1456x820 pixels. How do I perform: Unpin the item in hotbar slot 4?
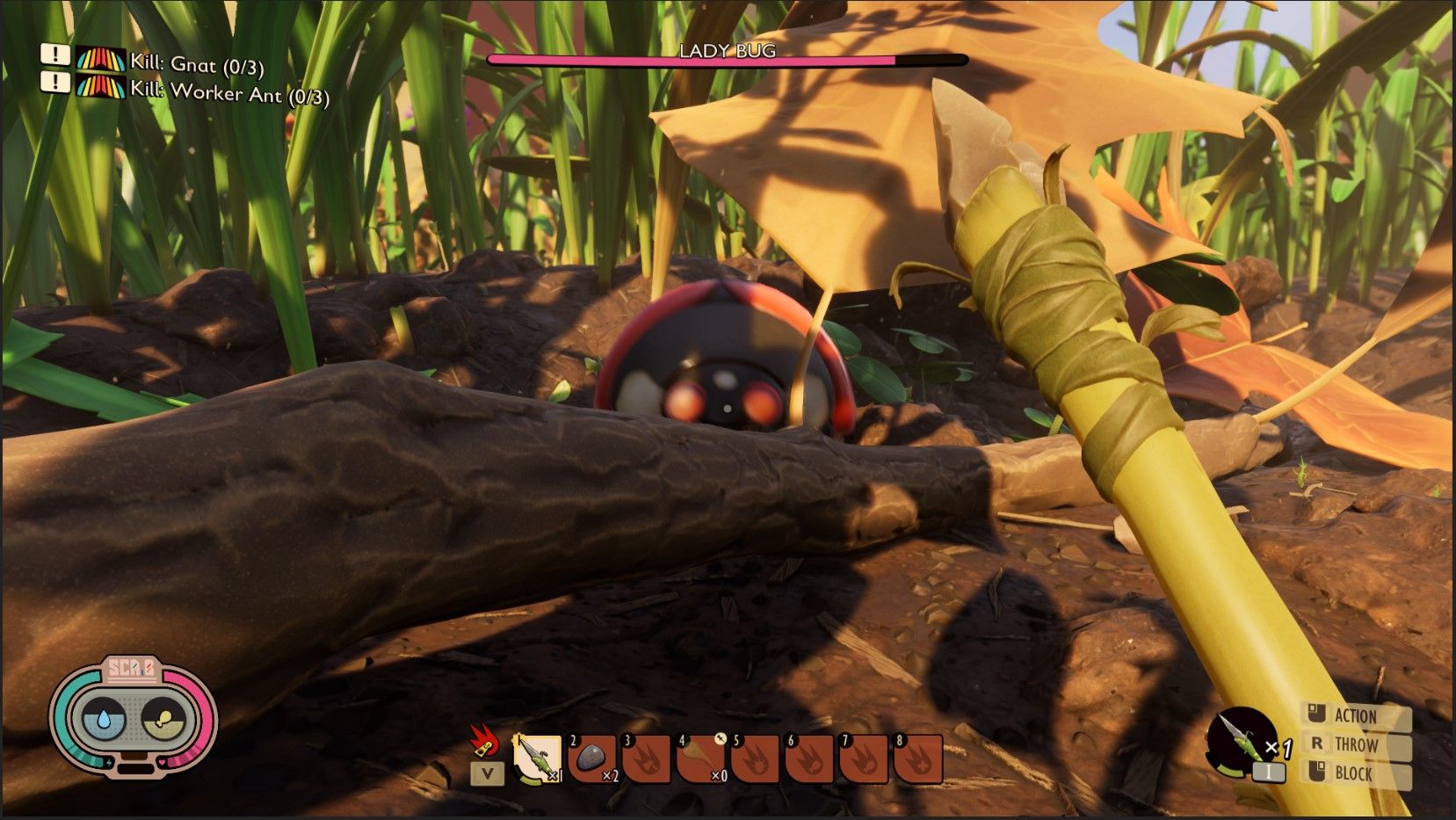click(721, 738)
